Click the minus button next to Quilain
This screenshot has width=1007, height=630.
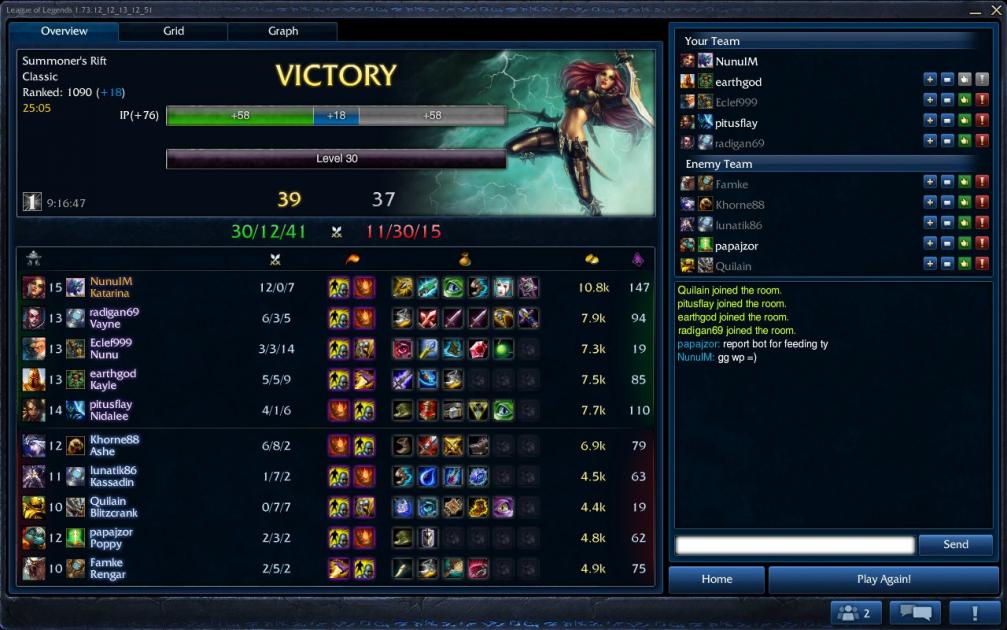click(x=947, y=265)
